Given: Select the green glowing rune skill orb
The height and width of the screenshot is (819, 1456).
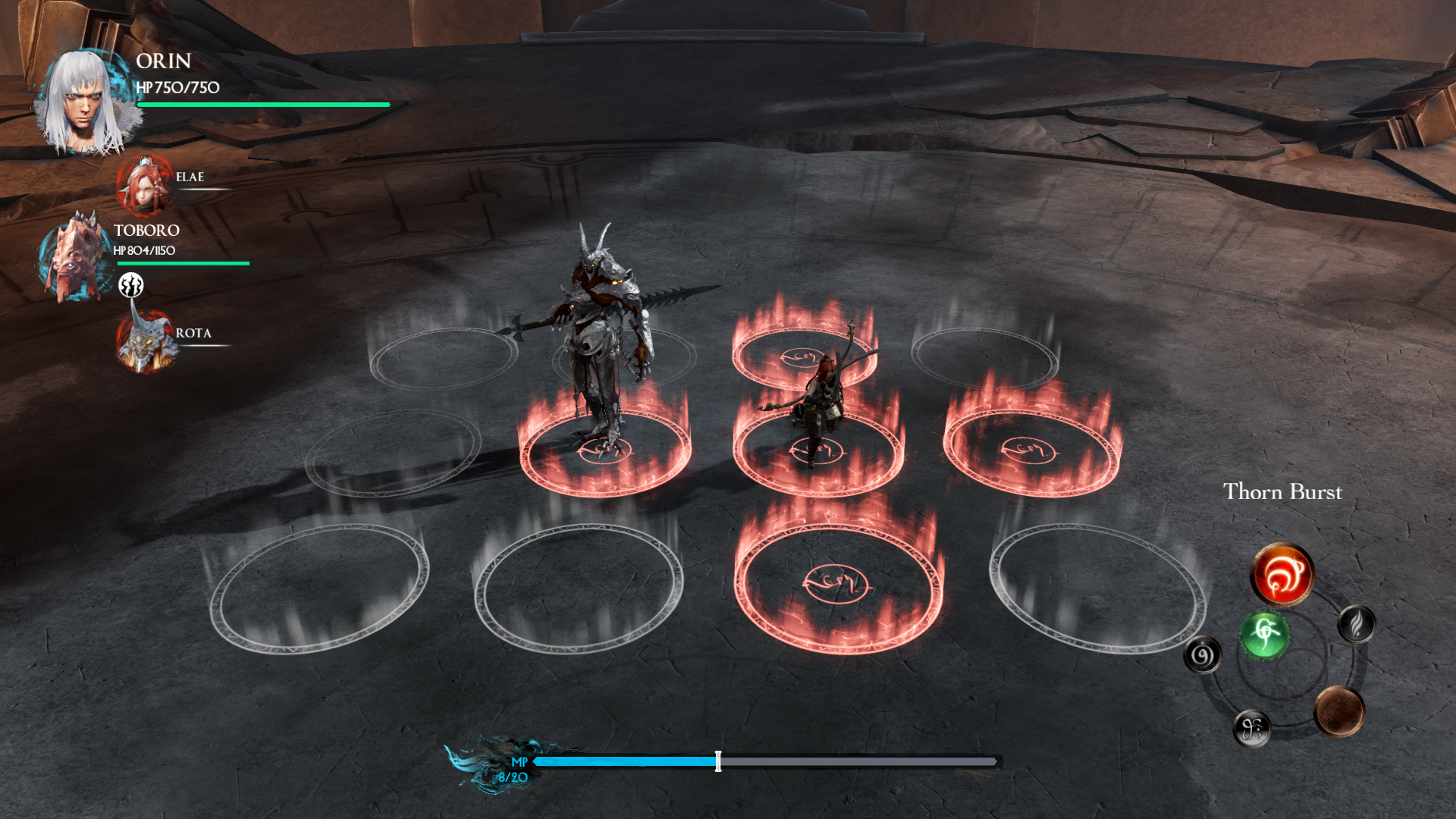Looking at the screenshot, I should [1264, 634].
